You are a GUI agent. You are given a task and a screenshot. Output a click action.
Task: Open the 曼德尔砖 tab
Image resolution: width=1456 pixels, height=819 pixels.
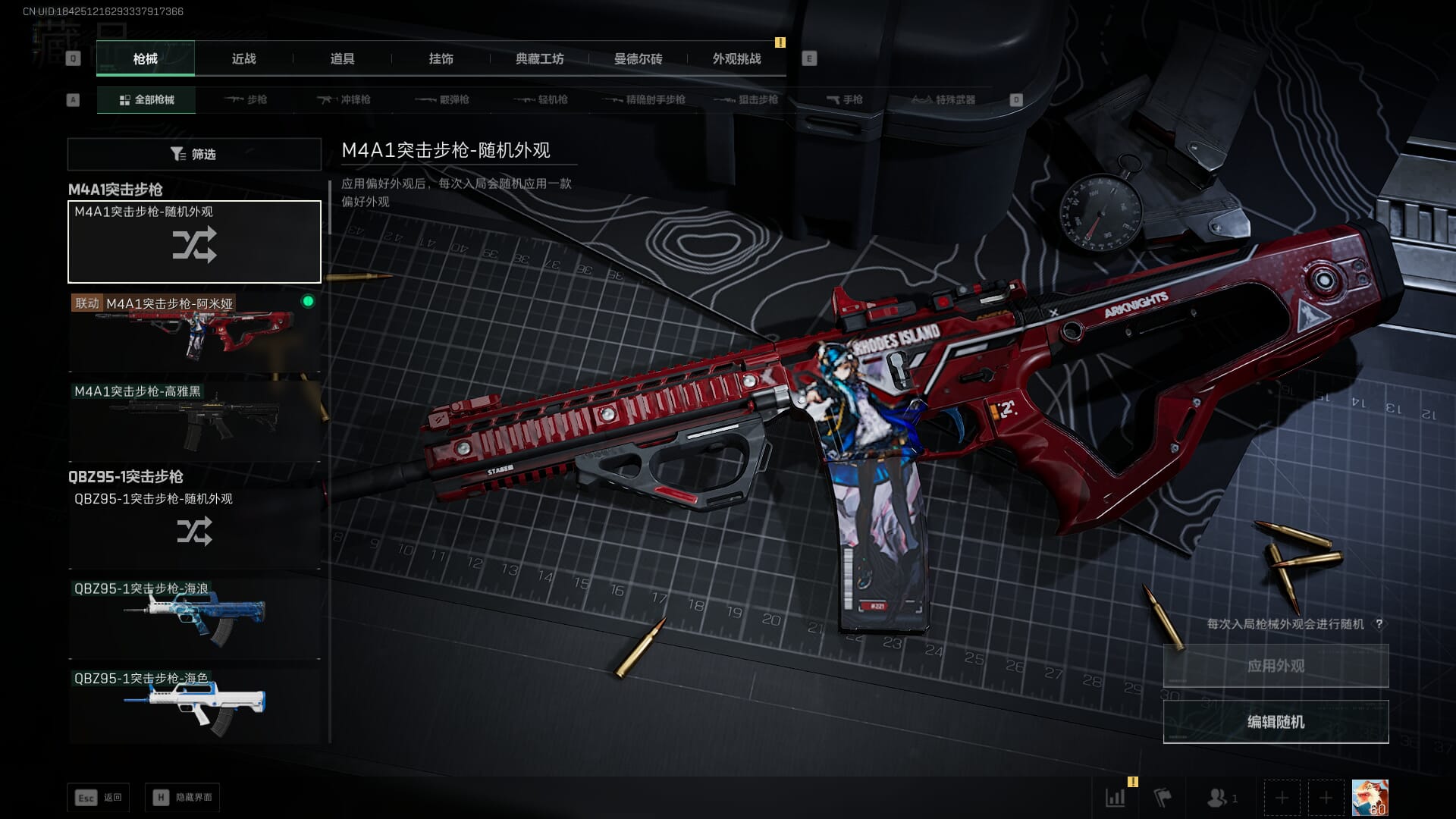point(638,59)
